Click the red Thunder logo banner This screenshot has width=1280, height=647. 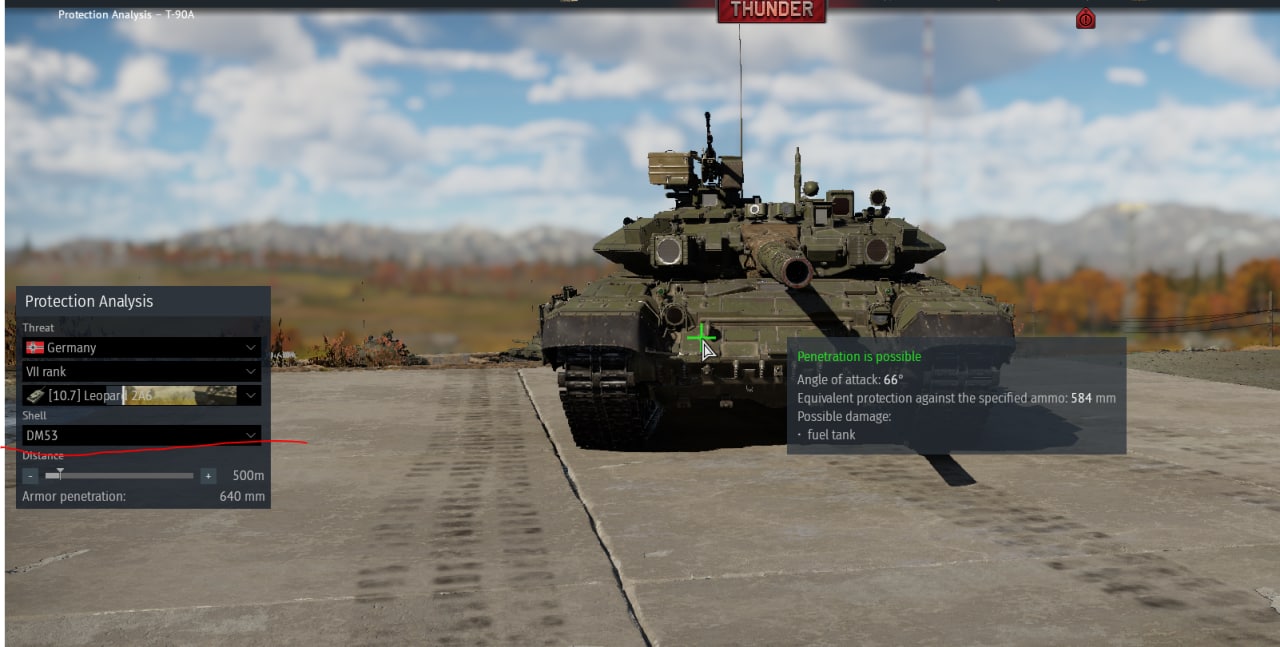pos(771,10)
